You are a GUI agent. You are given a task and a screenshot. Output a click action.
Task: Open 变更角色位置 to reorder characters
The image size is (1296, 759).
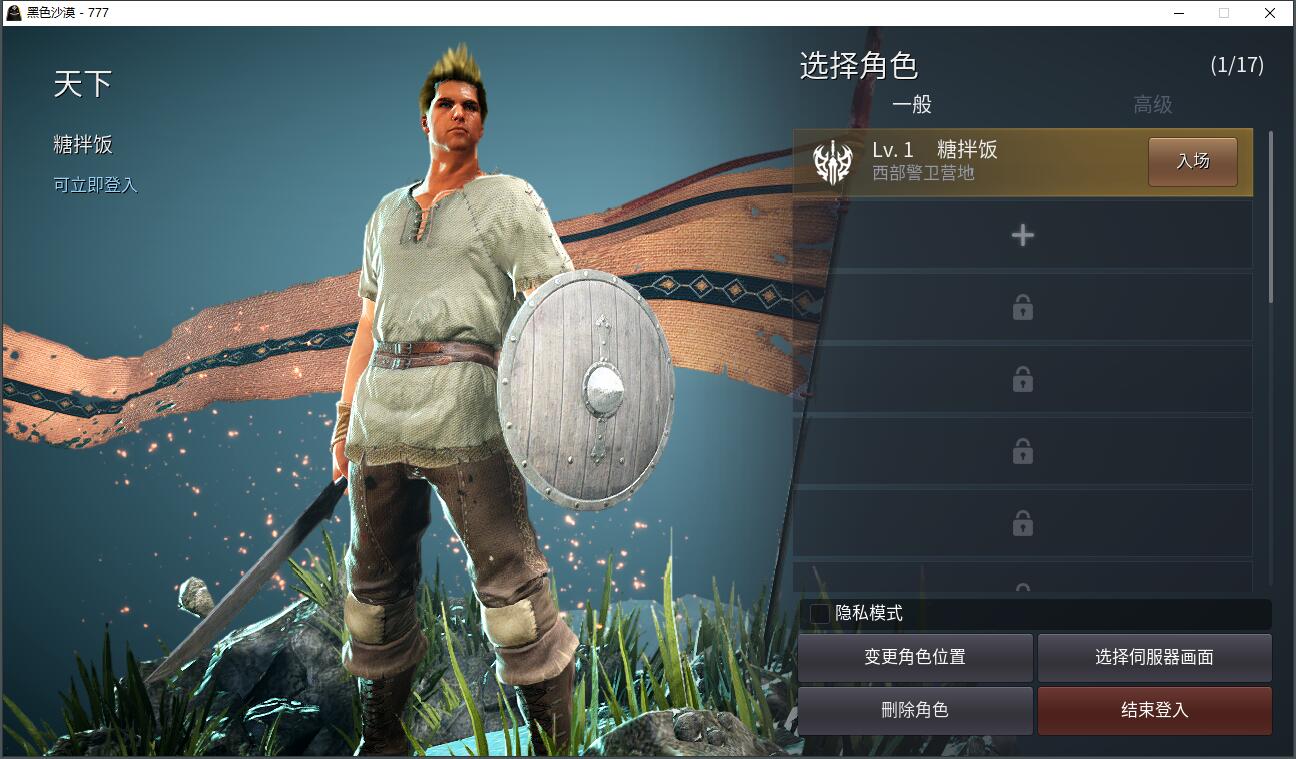[x=915, y=657]
